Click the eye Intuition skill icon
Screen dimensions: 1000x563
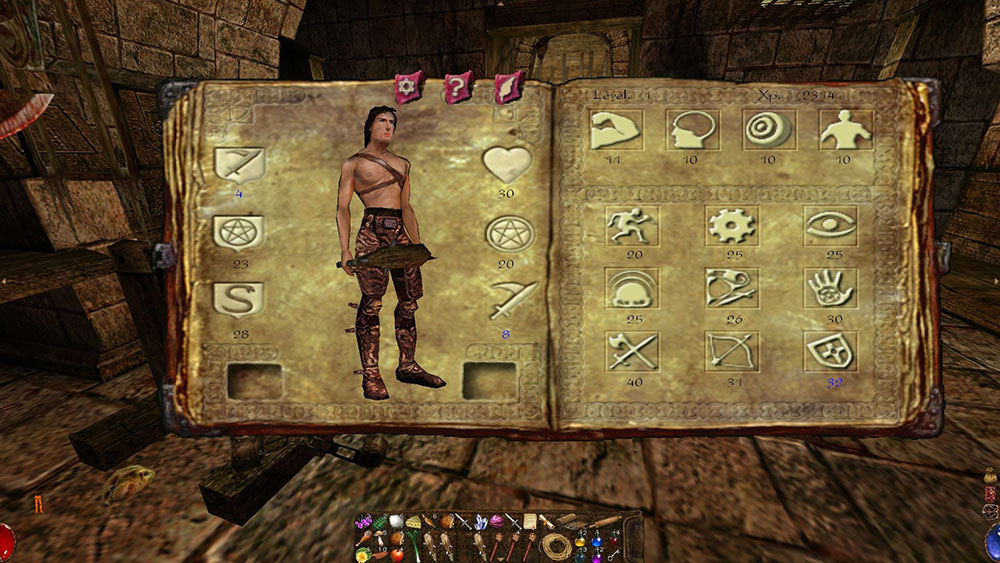click(x=830, y=227)
